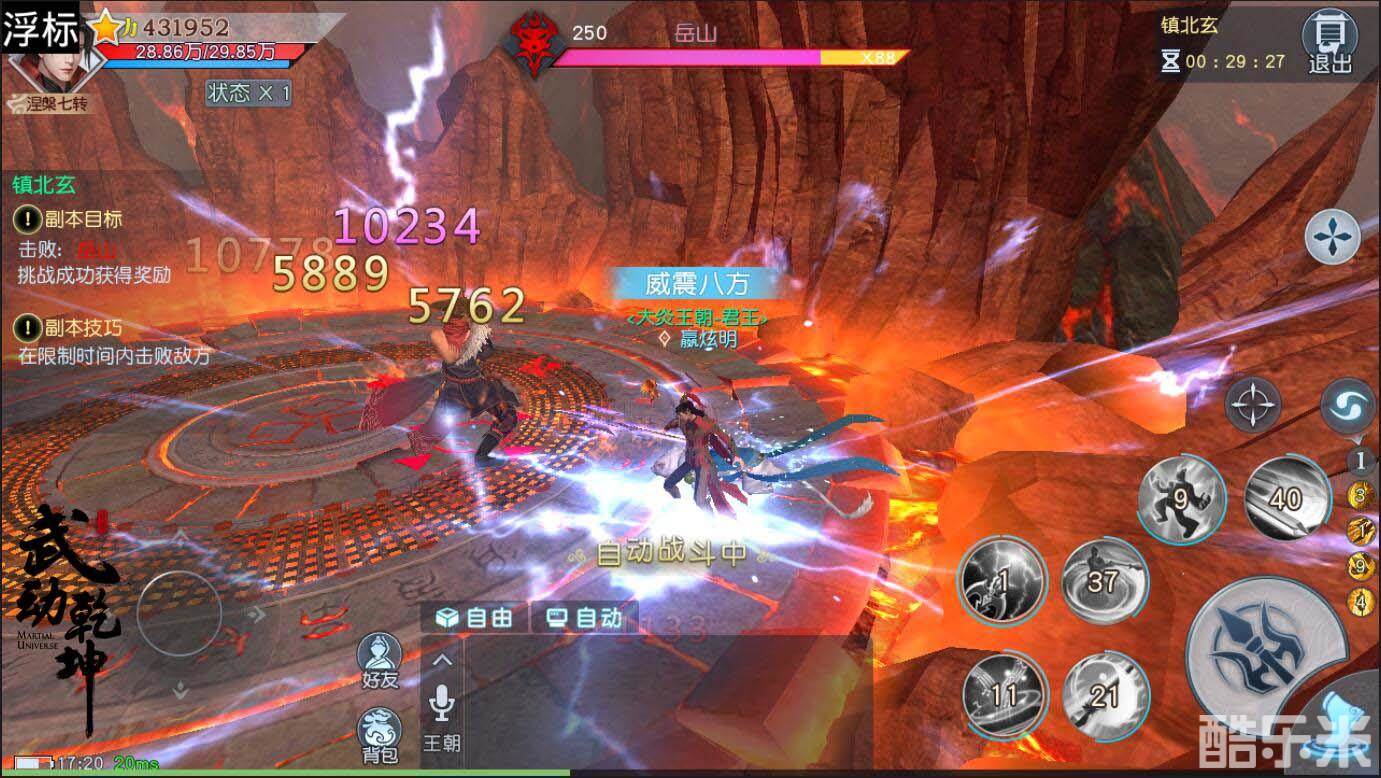Trigger the lightning skill showing 1

(x=1002, y=581)
